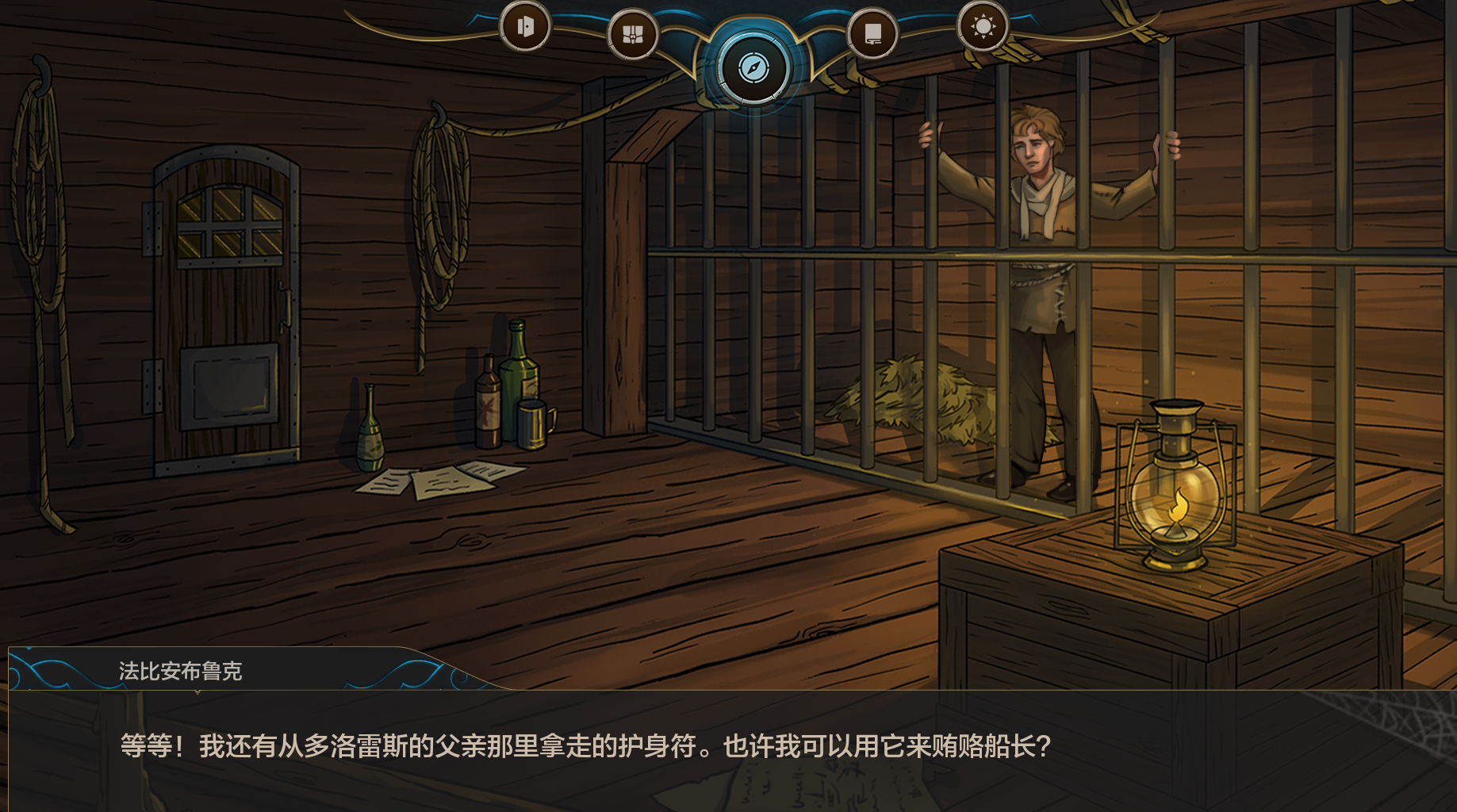Open the journal book icon
The width and height of the screenshot is (1457, 812).
click(x=872, y=35)
